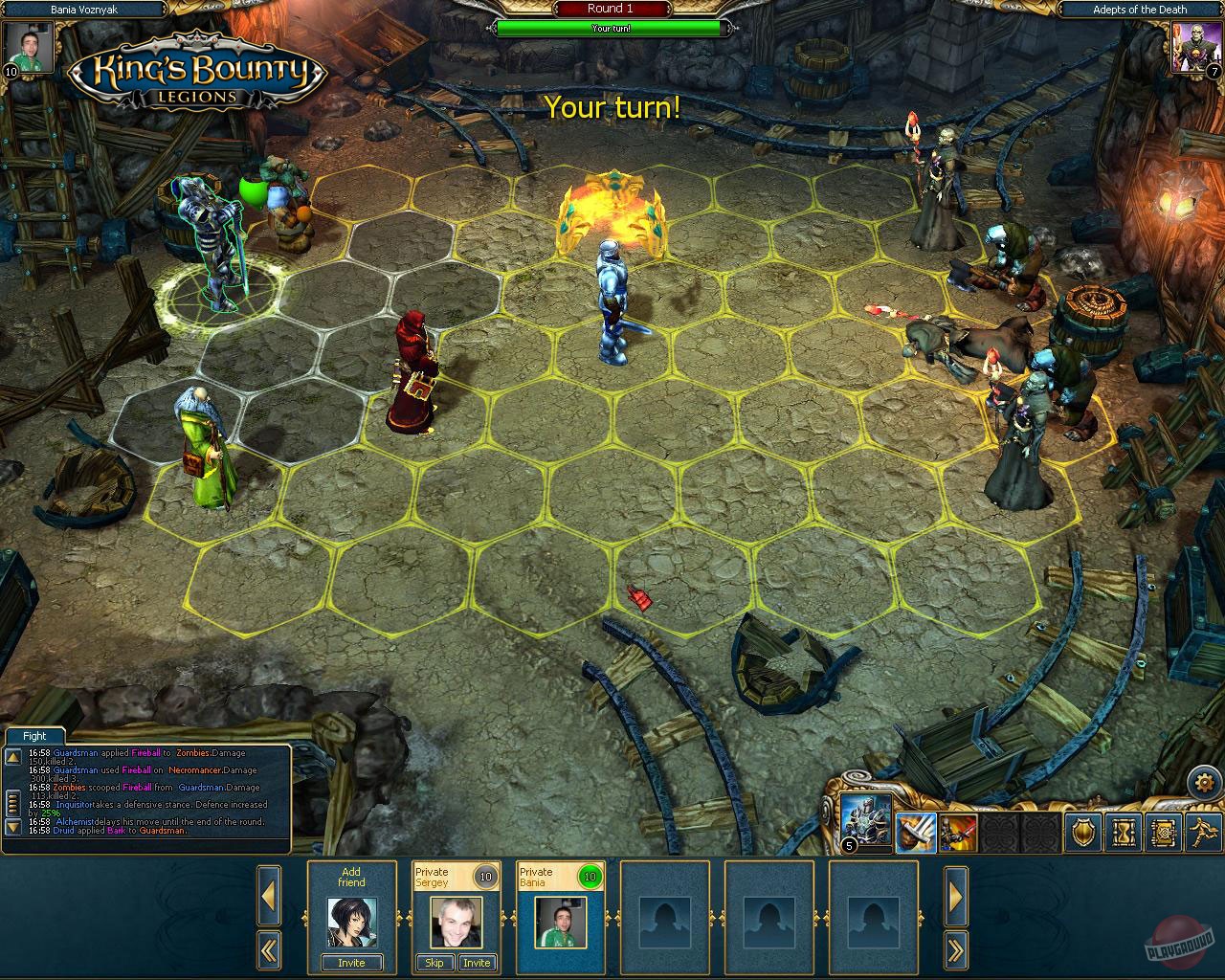
Task: Click Invite next to Private Sergey
Action: [x=478, y=963]
